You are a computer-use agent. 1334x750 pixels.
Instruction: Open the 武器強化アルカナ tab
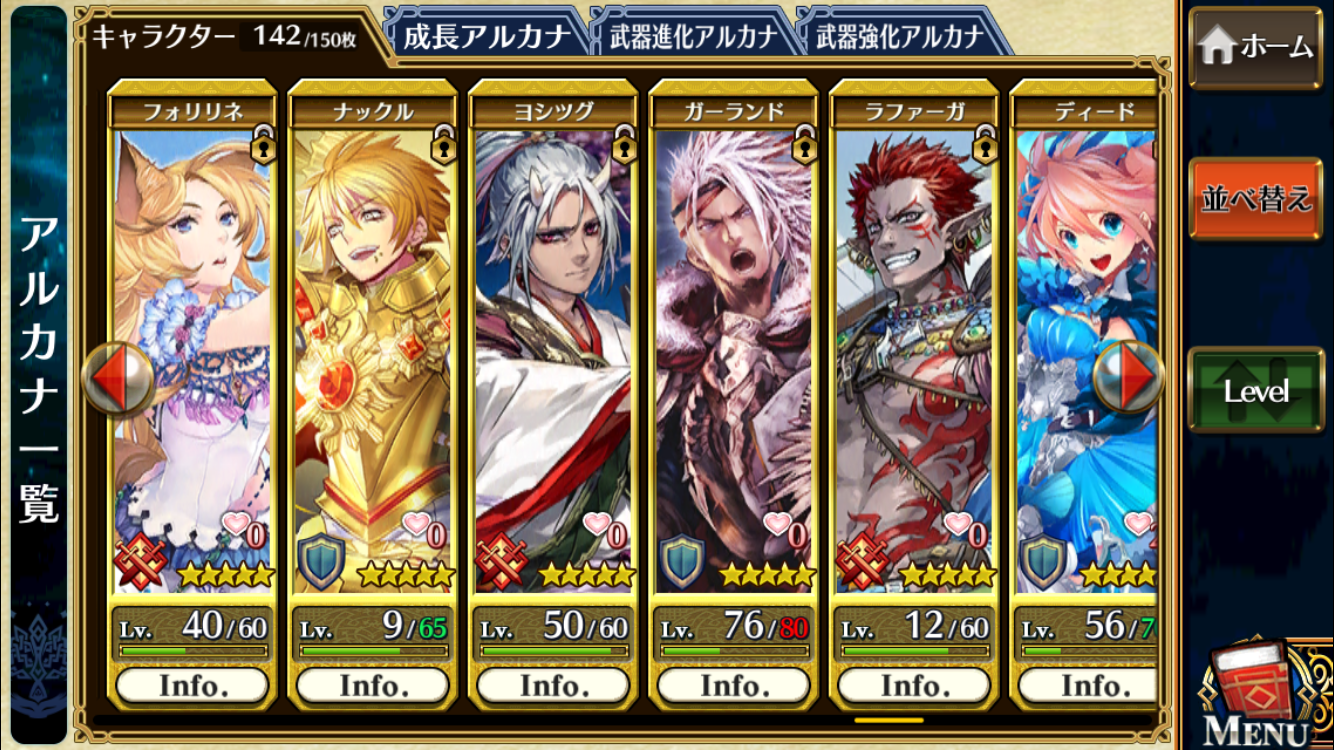900,37
